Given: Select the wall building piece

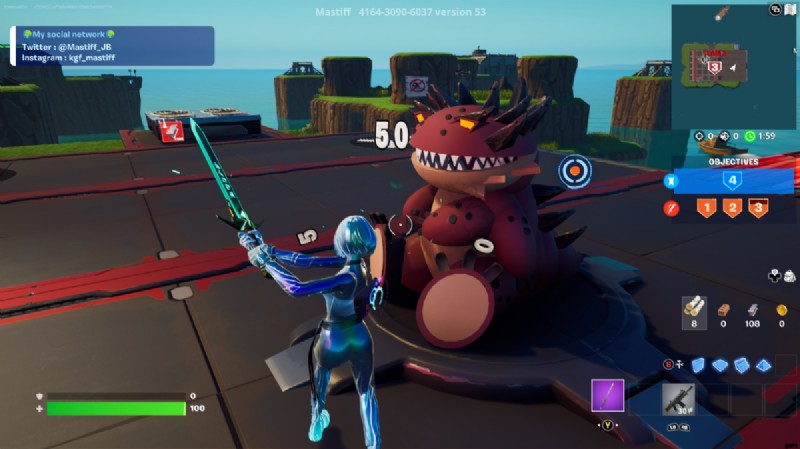Looking at the screenshot, I should pyautogui.click(x=700, y=365).
